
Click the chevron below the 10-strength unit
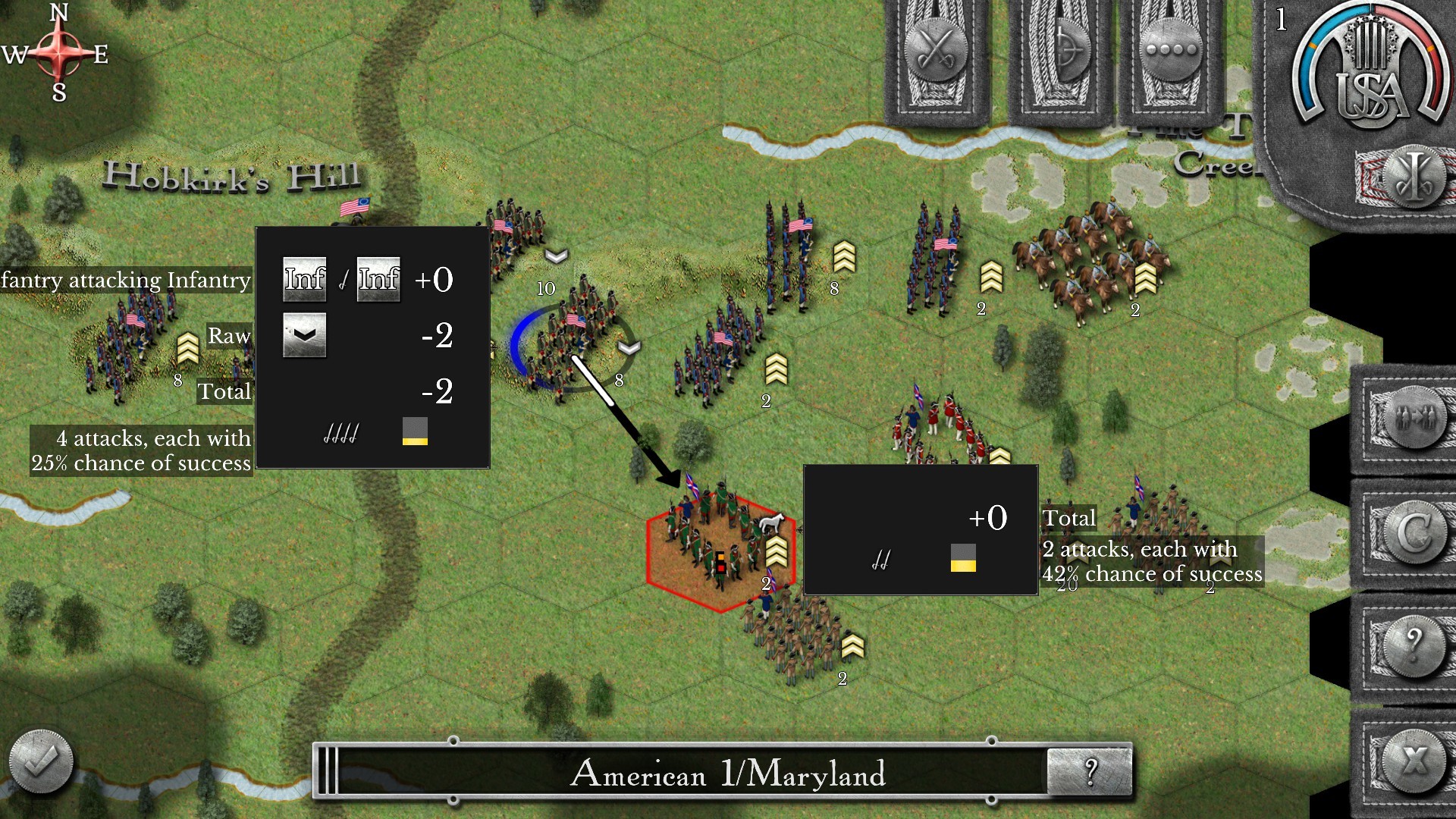[557, 256]
